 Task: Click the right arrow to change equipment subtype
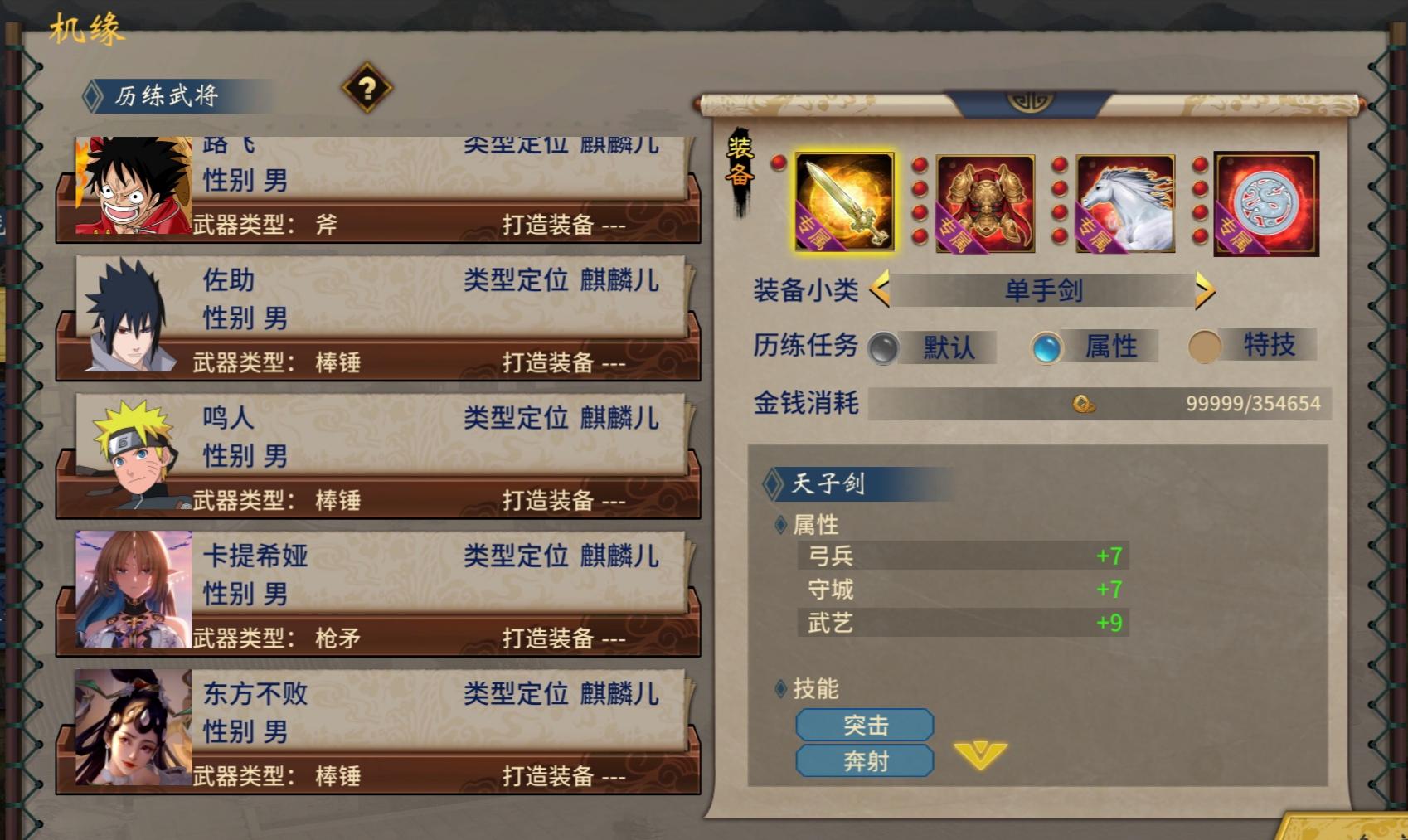tap(1204, 292)
